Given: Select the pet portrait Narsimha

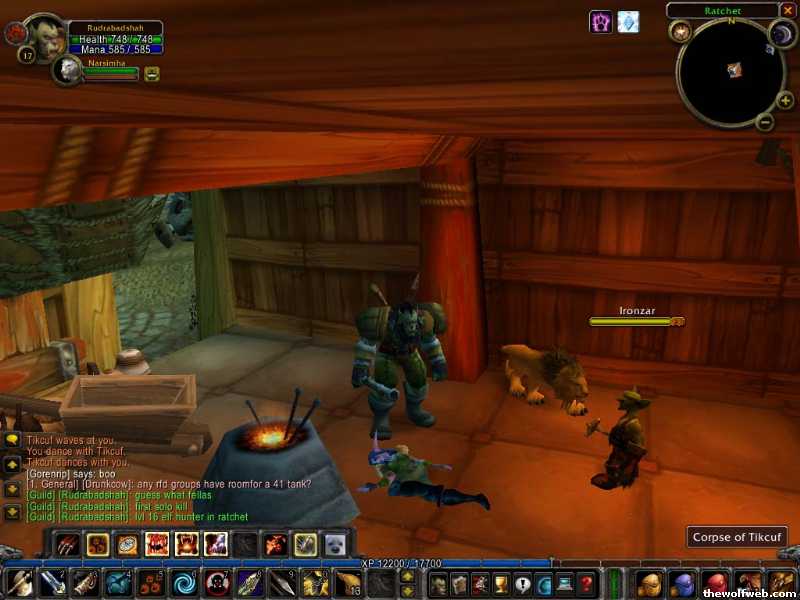Looking at the screenshot, I should coord(68,68).
